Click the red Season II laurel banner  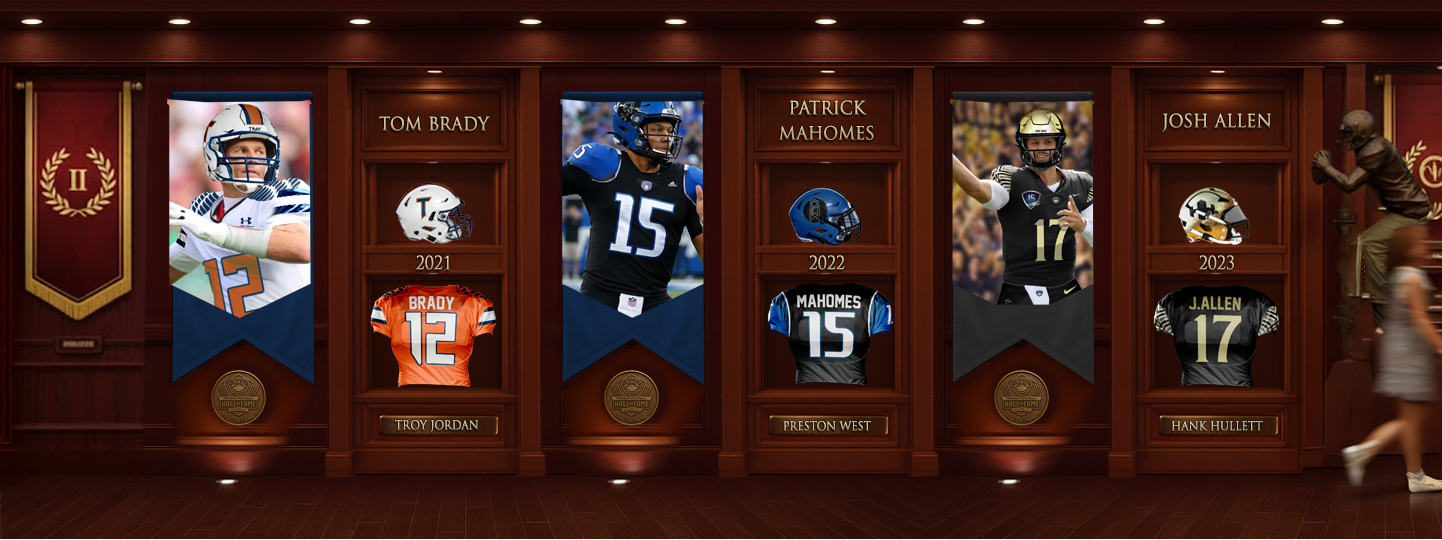click(x=78, y=190)
